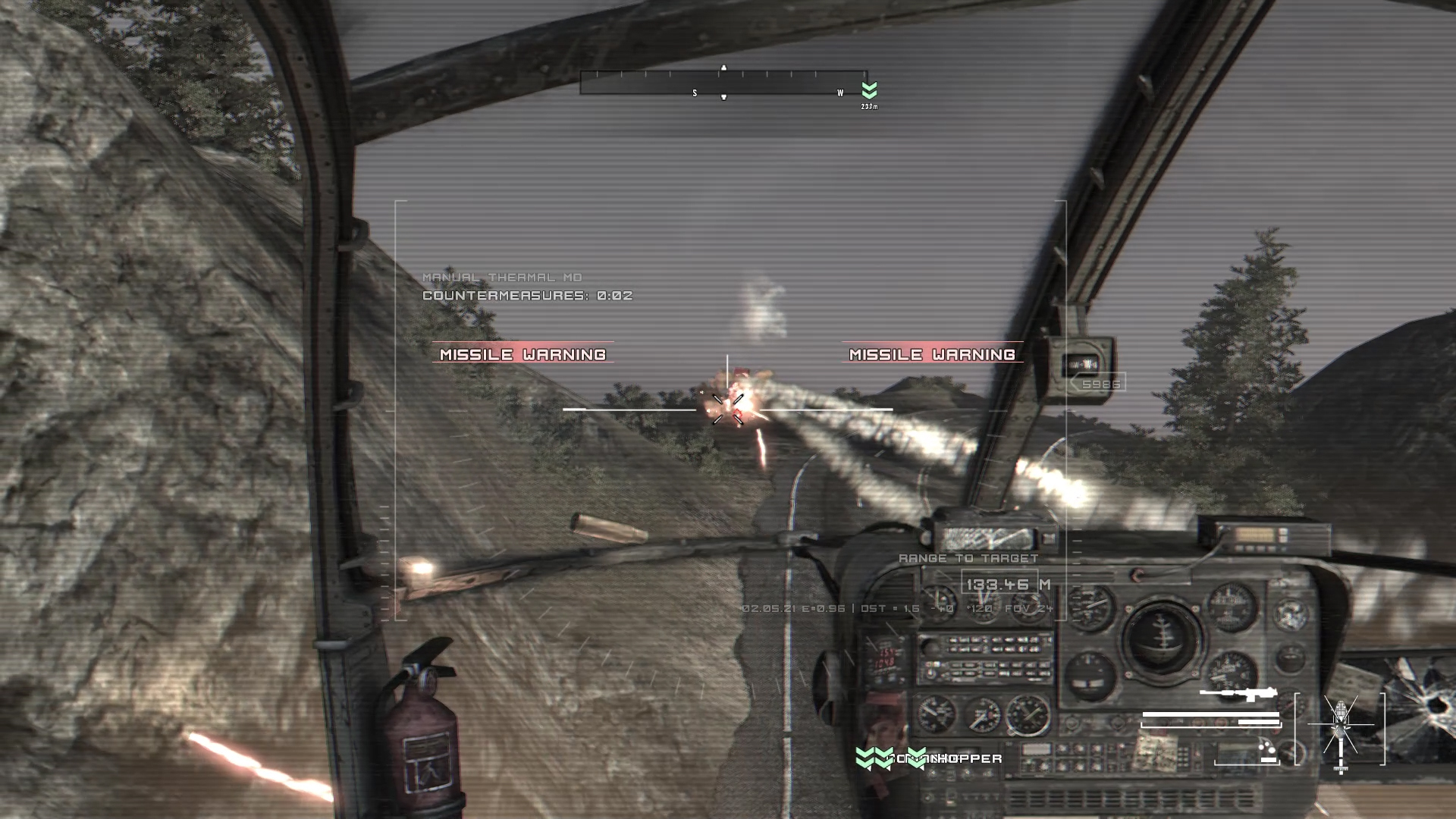Activate the flare countermeasure icon
This screenshot has width=1456, height=819.
(1267, 751)
